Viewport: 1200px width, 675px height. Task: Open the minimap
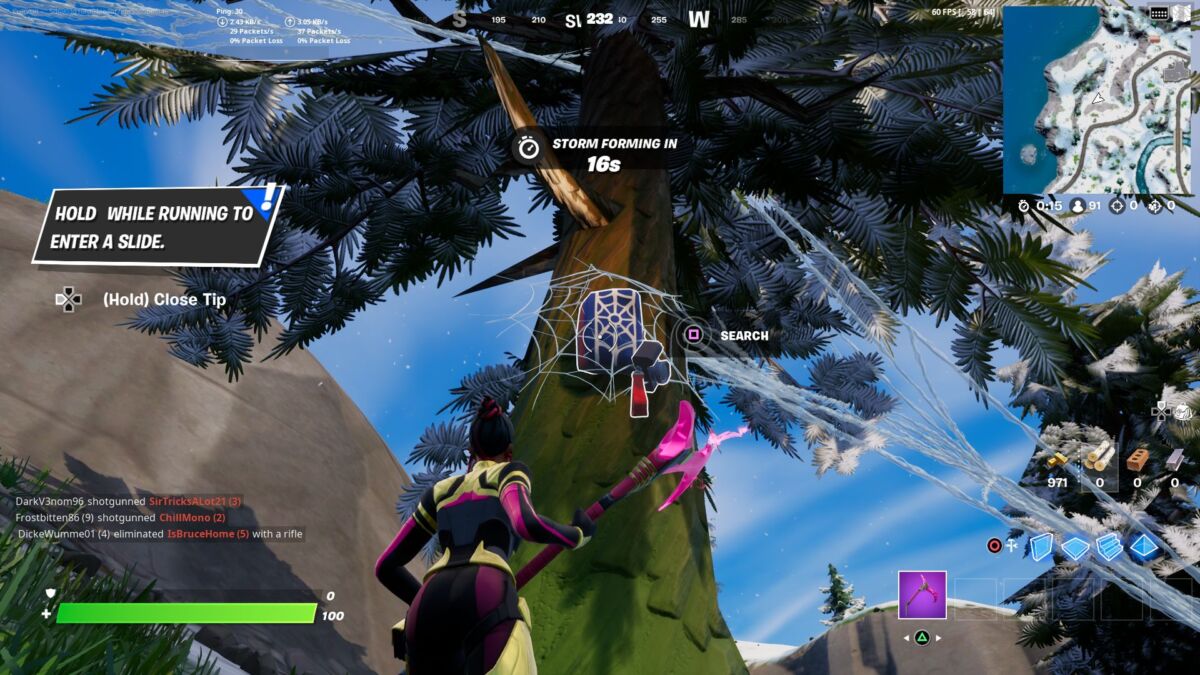1096,100
